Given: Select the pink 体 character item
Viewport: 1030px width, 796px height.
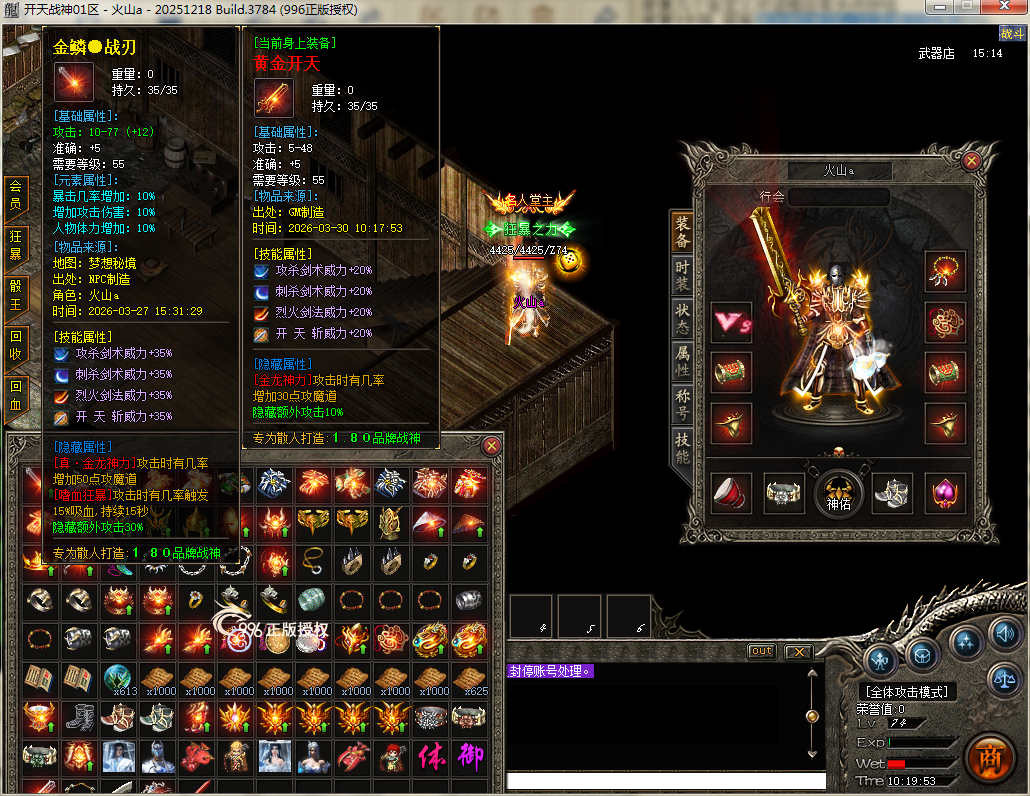Looking at the screenshot, I should (432, 757).
